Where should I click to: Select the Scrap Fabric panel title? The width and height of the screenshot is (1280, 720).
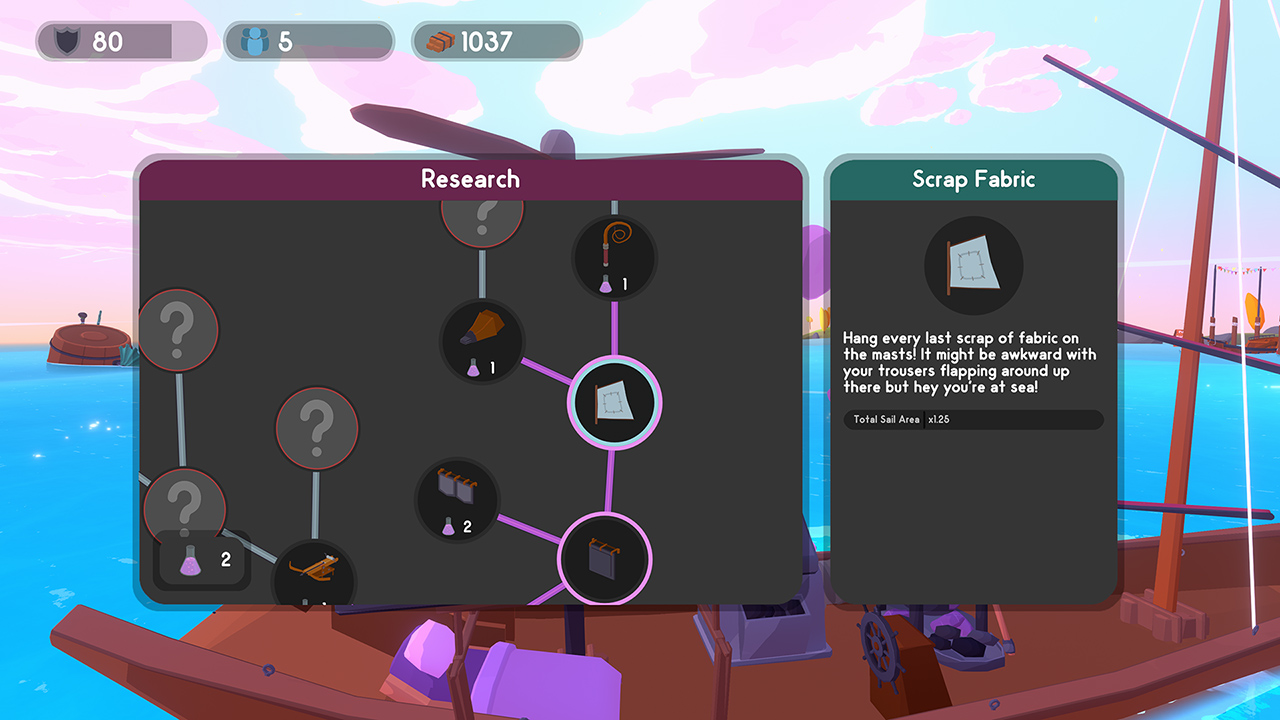coord(973,179)
